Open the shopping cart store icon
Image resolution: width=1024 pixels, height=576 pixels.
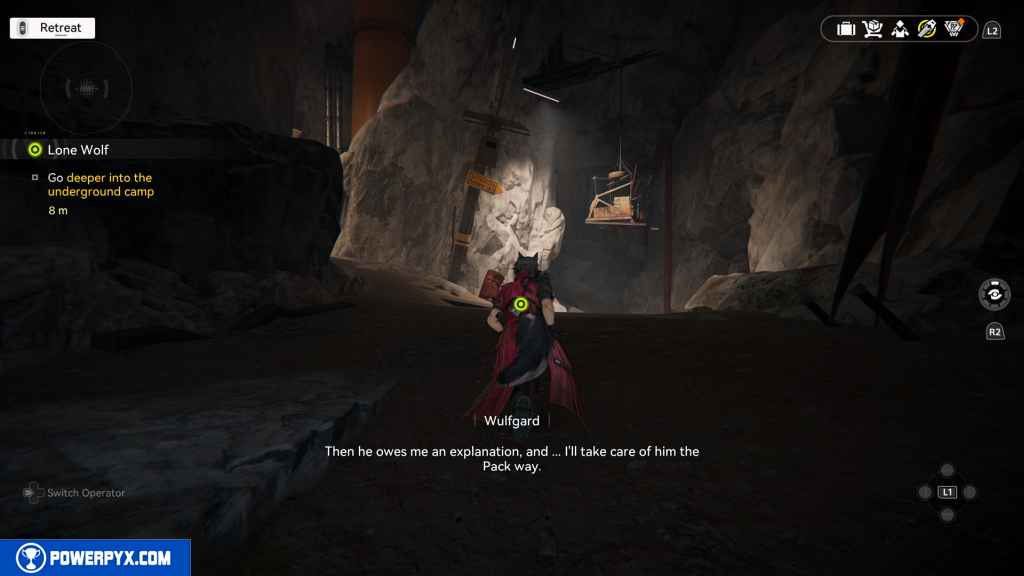(x=873, y=29)
